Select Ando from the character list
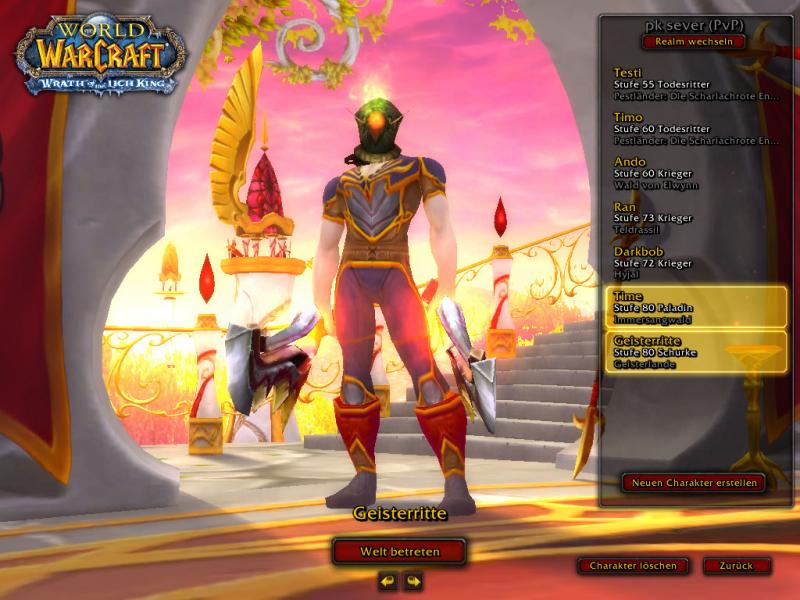Viewport: 800px width, 600px height. pyautogui.click(x=694, y=174)
